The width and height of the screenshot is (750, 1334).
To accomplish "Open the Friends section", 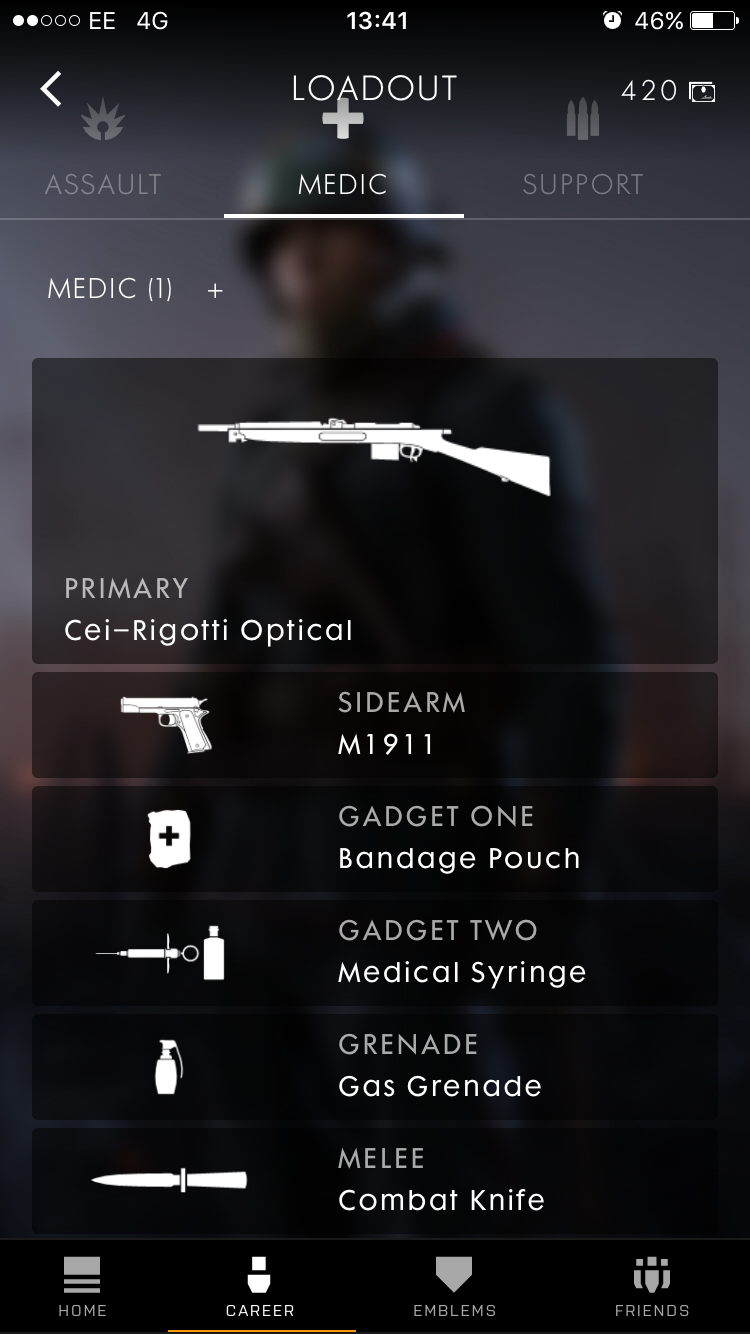I will [652, 1287].
